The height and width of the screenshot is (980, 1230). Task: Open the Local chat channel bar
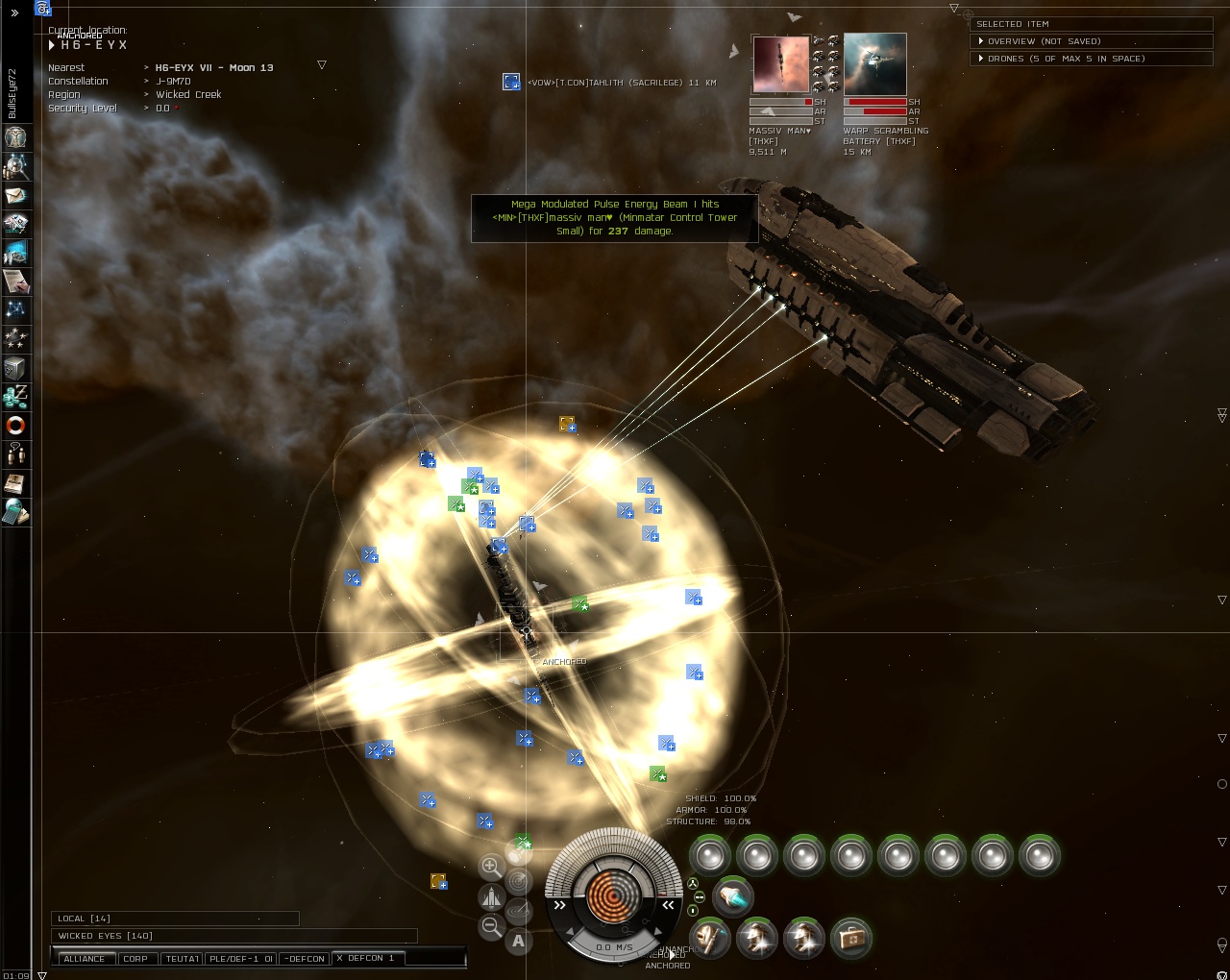tap(175, 919)
